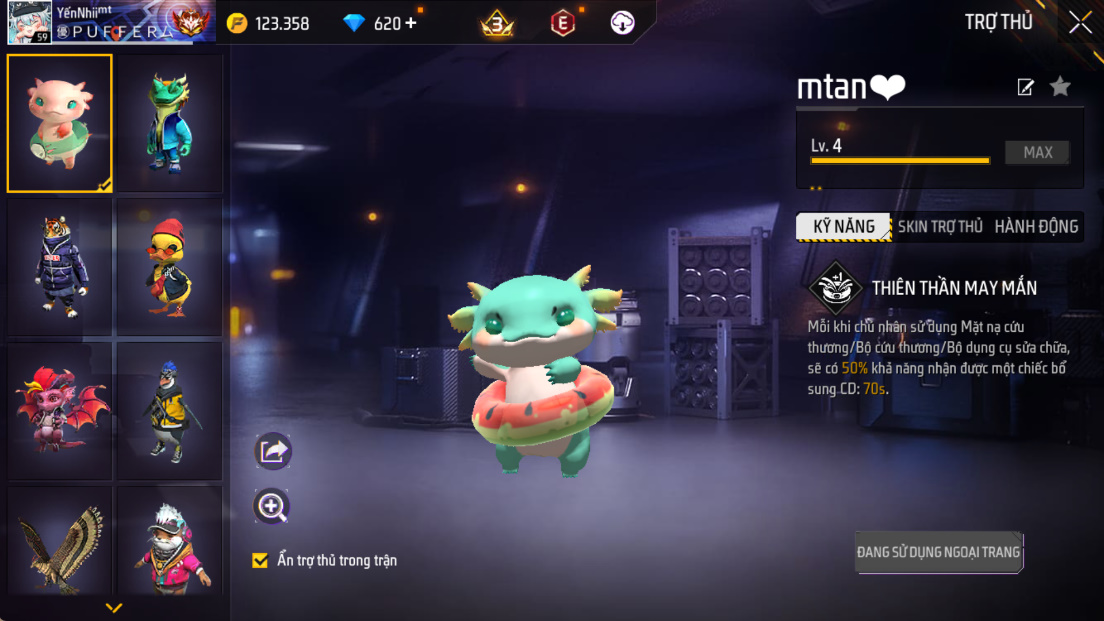Zoom in on pet with magnifier icon
The height and width of the screenshot is (621, 1104).
pyautogui.click(x=272, y=507)
